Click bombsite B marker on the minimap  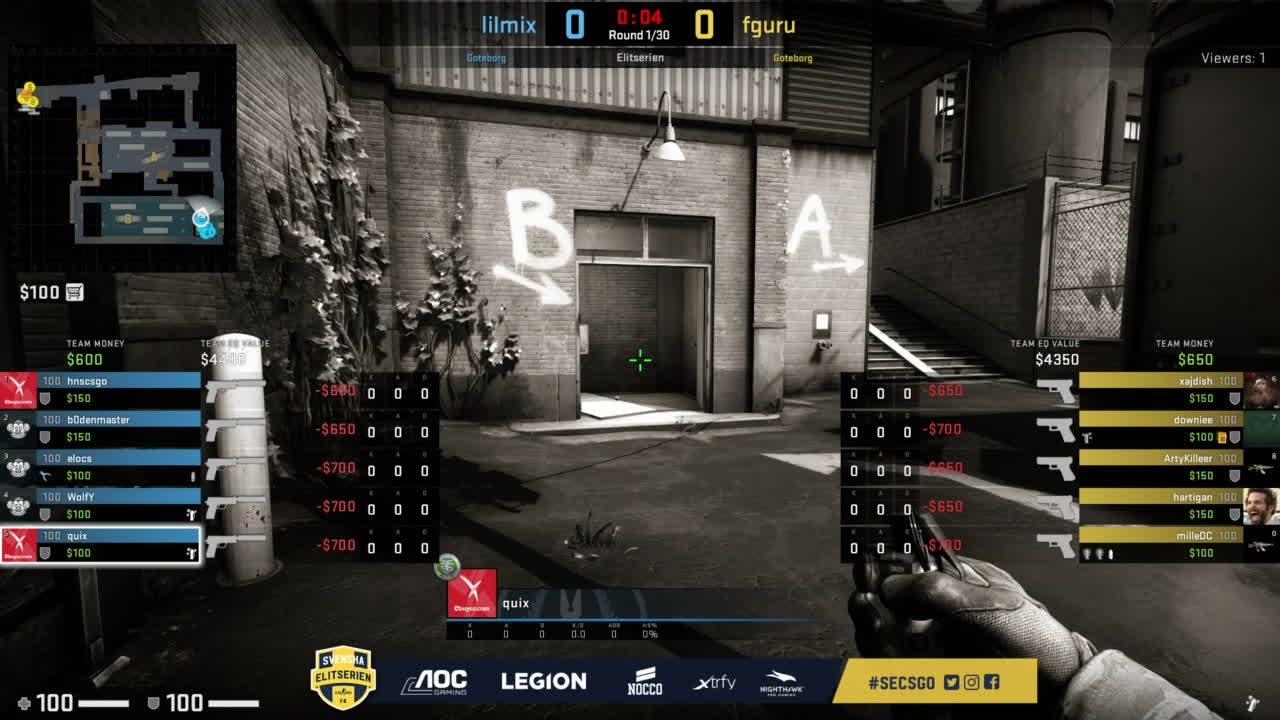pyautogui.click(x=126, y=218)
